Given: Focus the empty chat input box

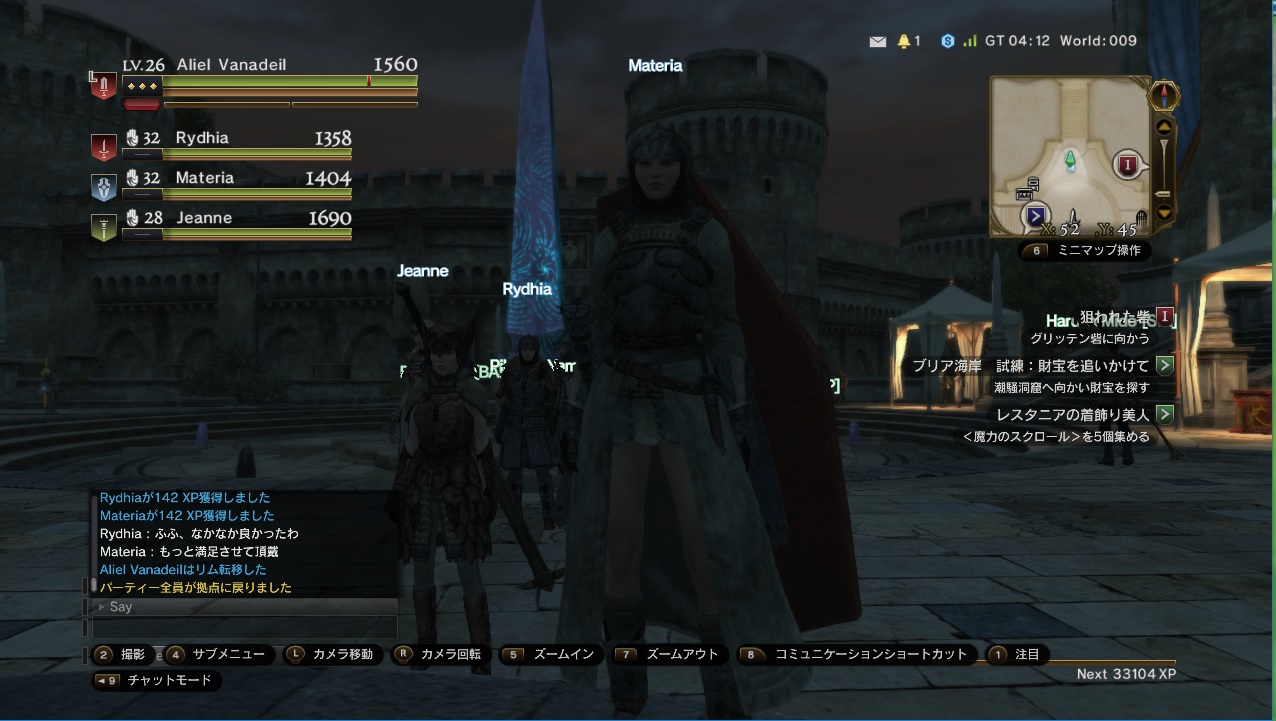Looking at the screenshot, I should 245,628.
